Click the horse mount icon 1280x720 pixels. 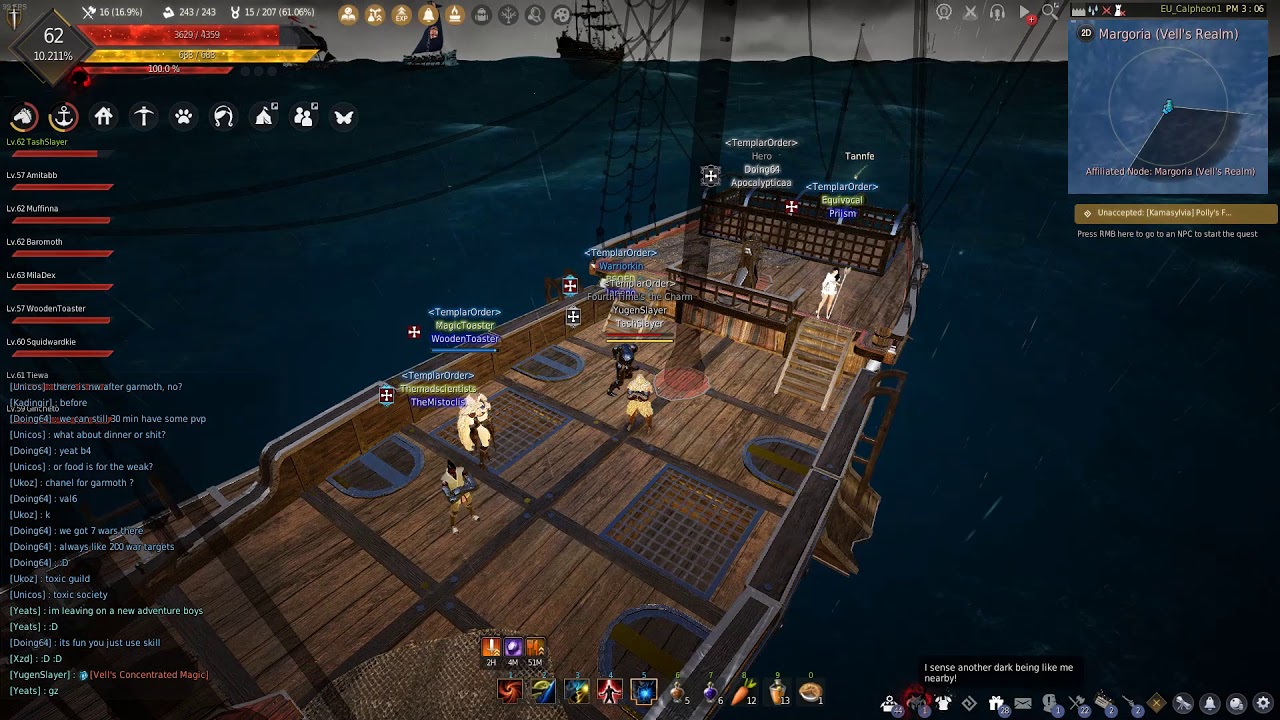pyautogui.click(x=23, y=117)
